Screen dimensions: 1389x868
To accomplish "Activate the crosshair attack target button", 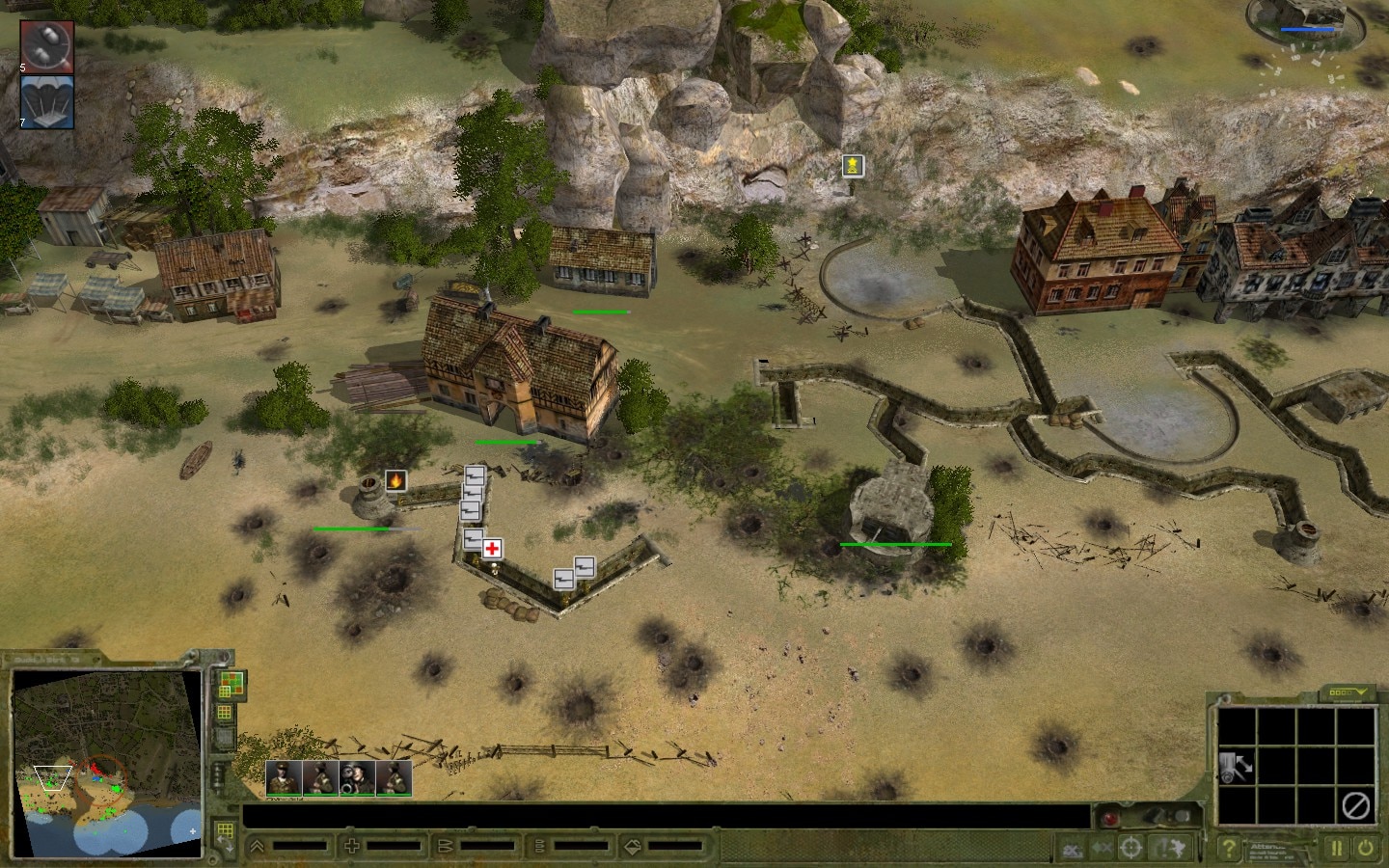I will (1131, 849).
